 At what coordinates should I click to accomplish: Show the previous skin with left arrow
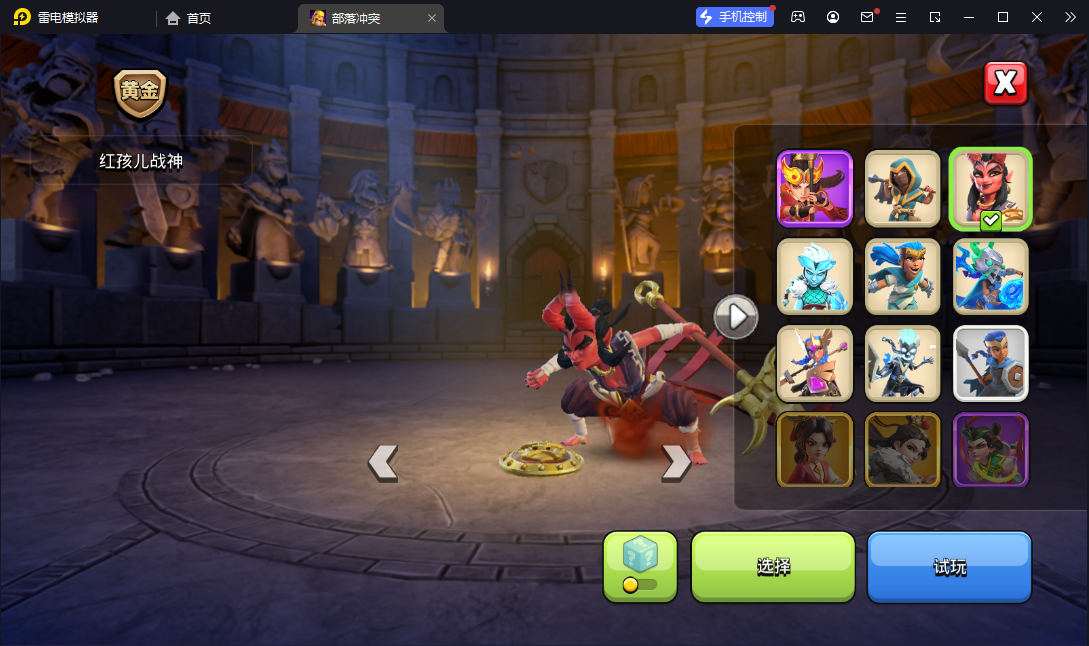coord(383,462)
